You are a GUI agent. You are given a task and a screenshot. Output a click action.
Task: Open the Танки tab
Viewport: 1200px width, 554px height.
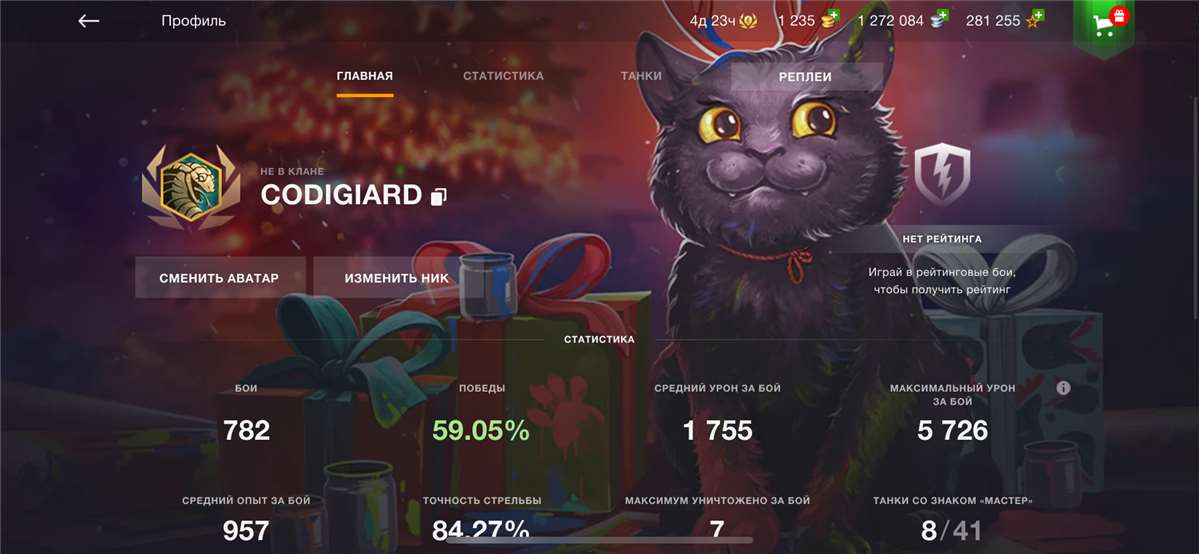[641, 76]
